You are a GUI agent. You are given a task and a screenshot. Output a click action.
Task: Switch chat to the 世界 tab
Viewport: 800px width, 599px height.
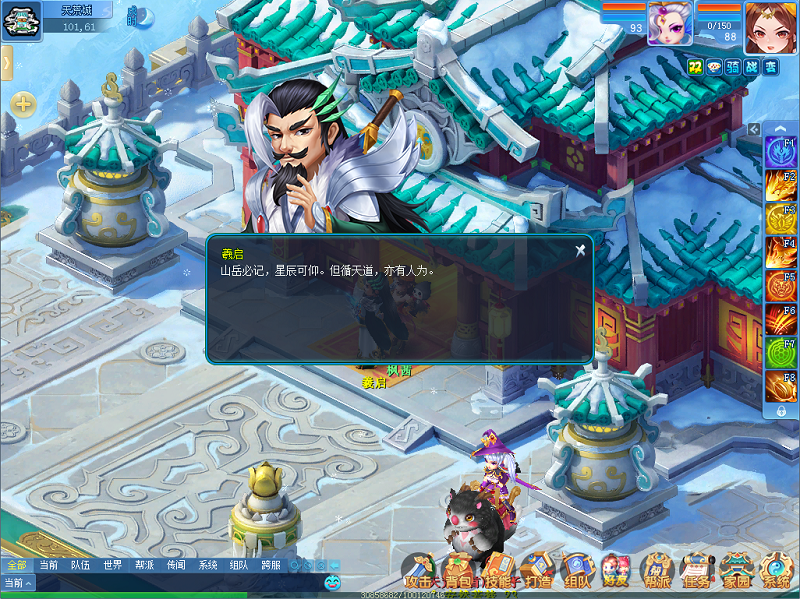tap(112, 565)
